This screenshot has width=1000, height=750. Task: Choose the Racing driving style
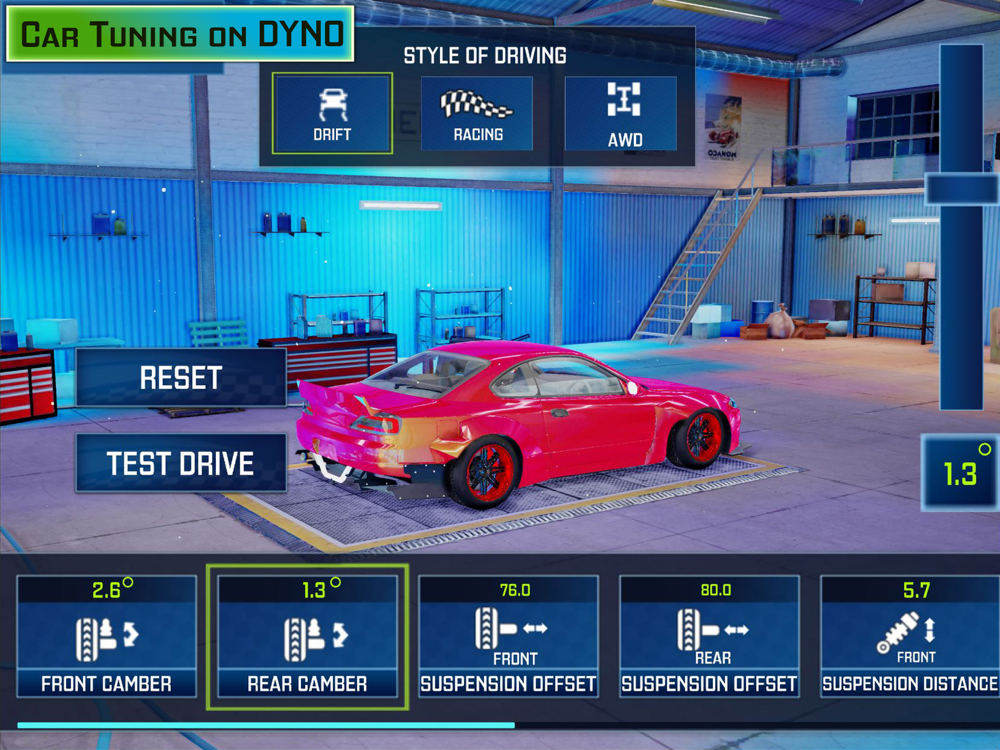click(x=477, y=113)
